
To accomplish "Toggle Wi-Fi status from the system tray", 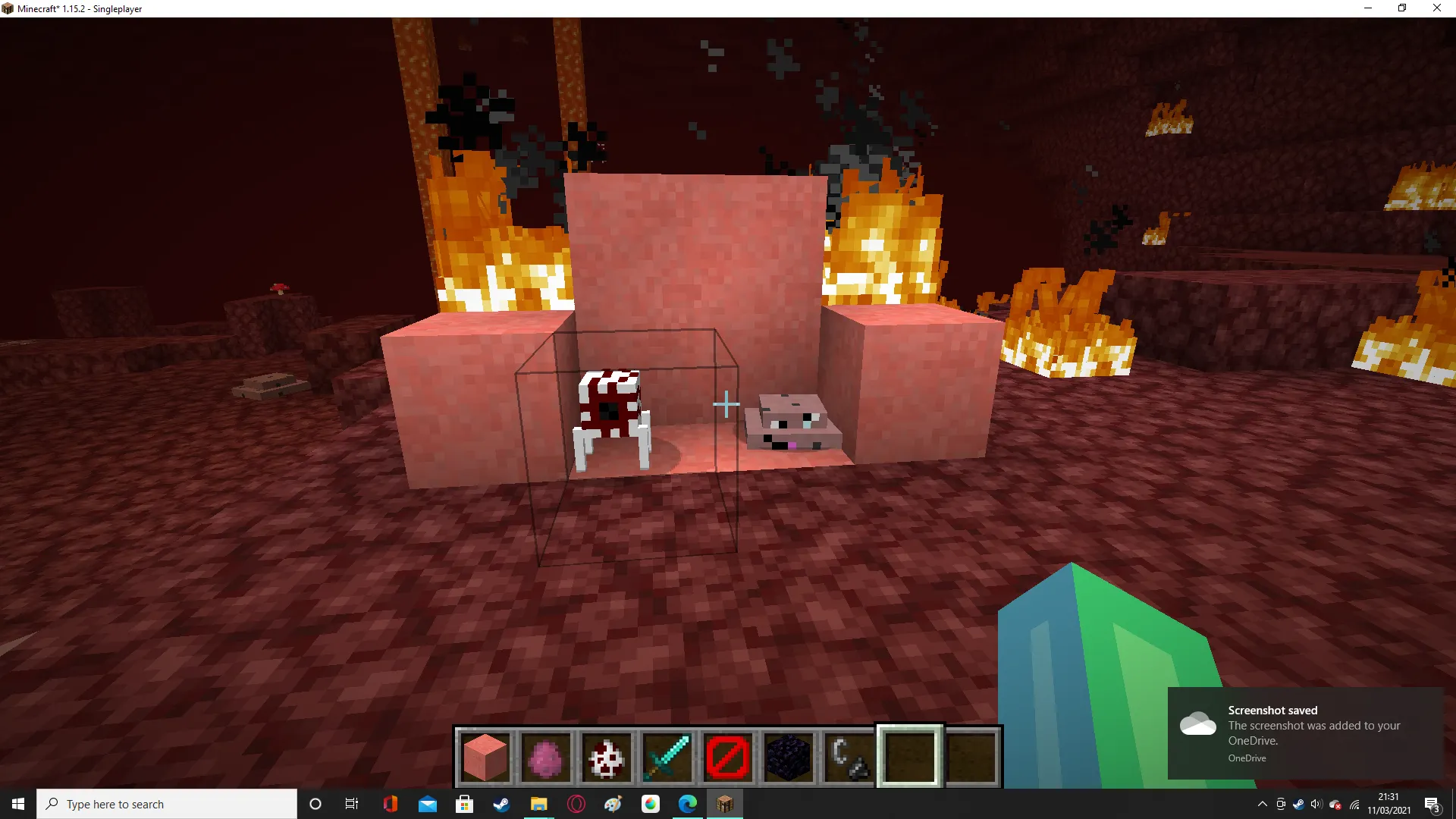I will [1354, 804].
